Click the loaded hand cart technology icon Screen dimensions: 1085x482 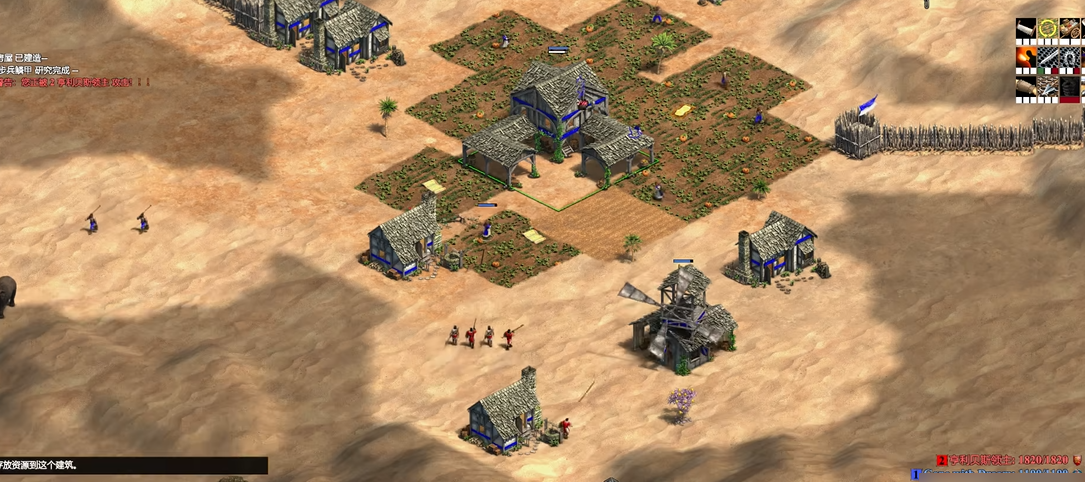click(1070, 28)
